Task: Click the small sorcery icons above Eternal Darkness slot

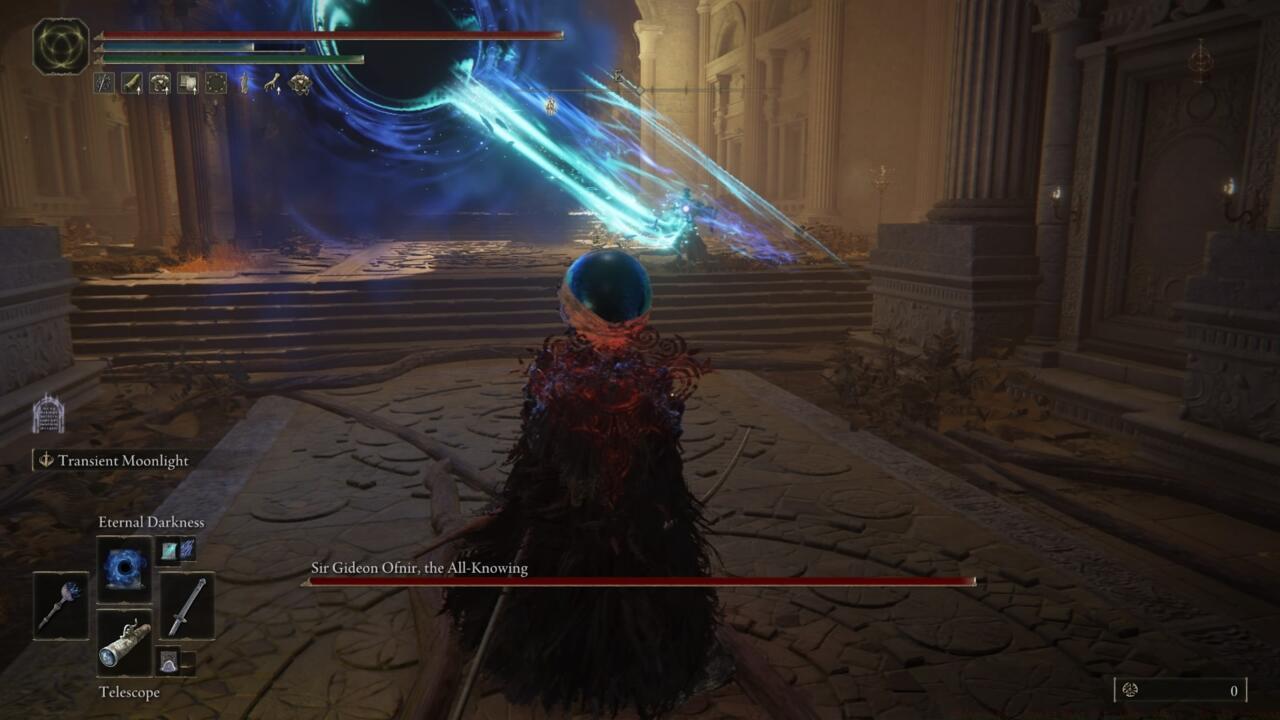Action: tap(177, 549)
